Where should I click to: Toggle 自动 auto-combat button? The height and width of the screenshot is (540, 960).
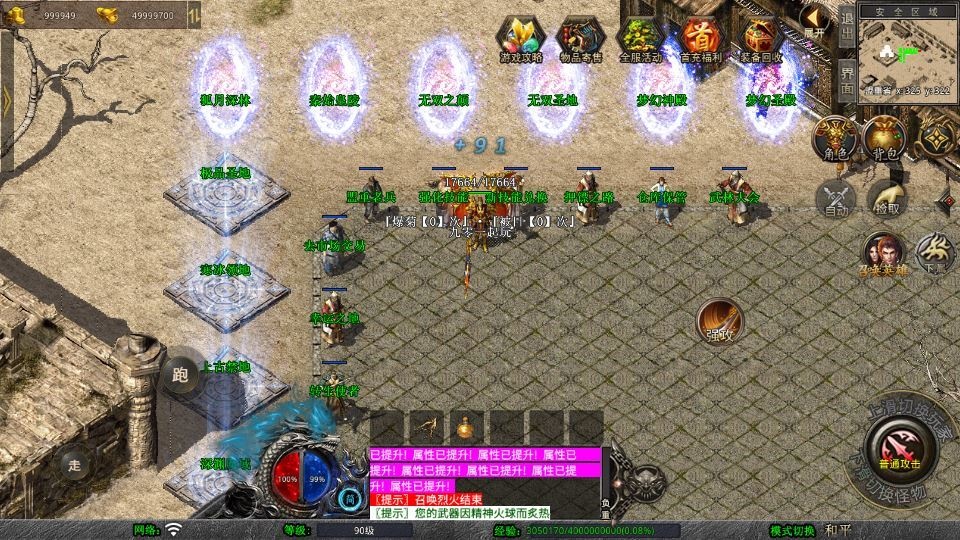pyautogui.click(x=836, y=197)
